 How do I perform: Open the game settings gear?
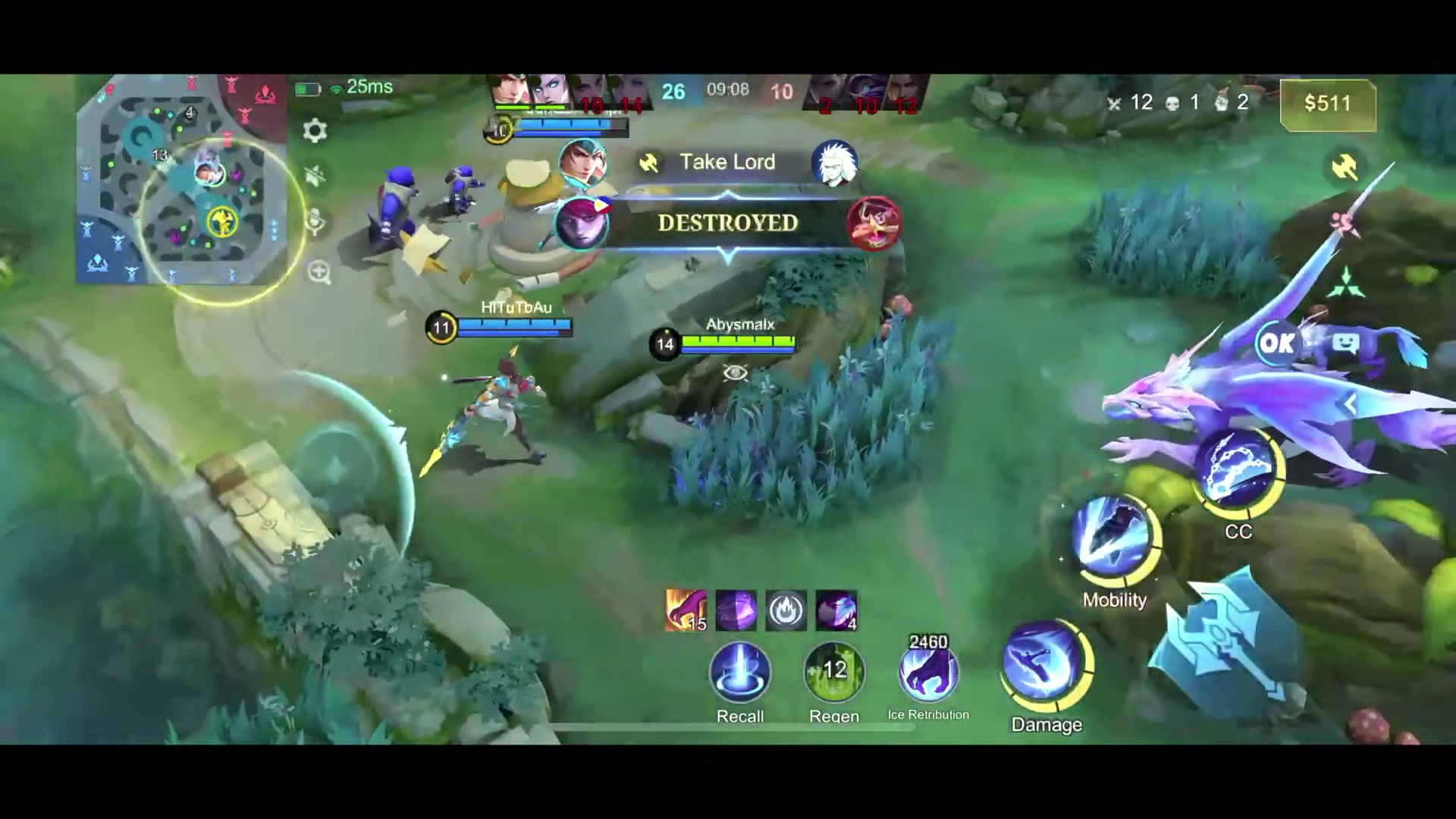pos(315,130)
